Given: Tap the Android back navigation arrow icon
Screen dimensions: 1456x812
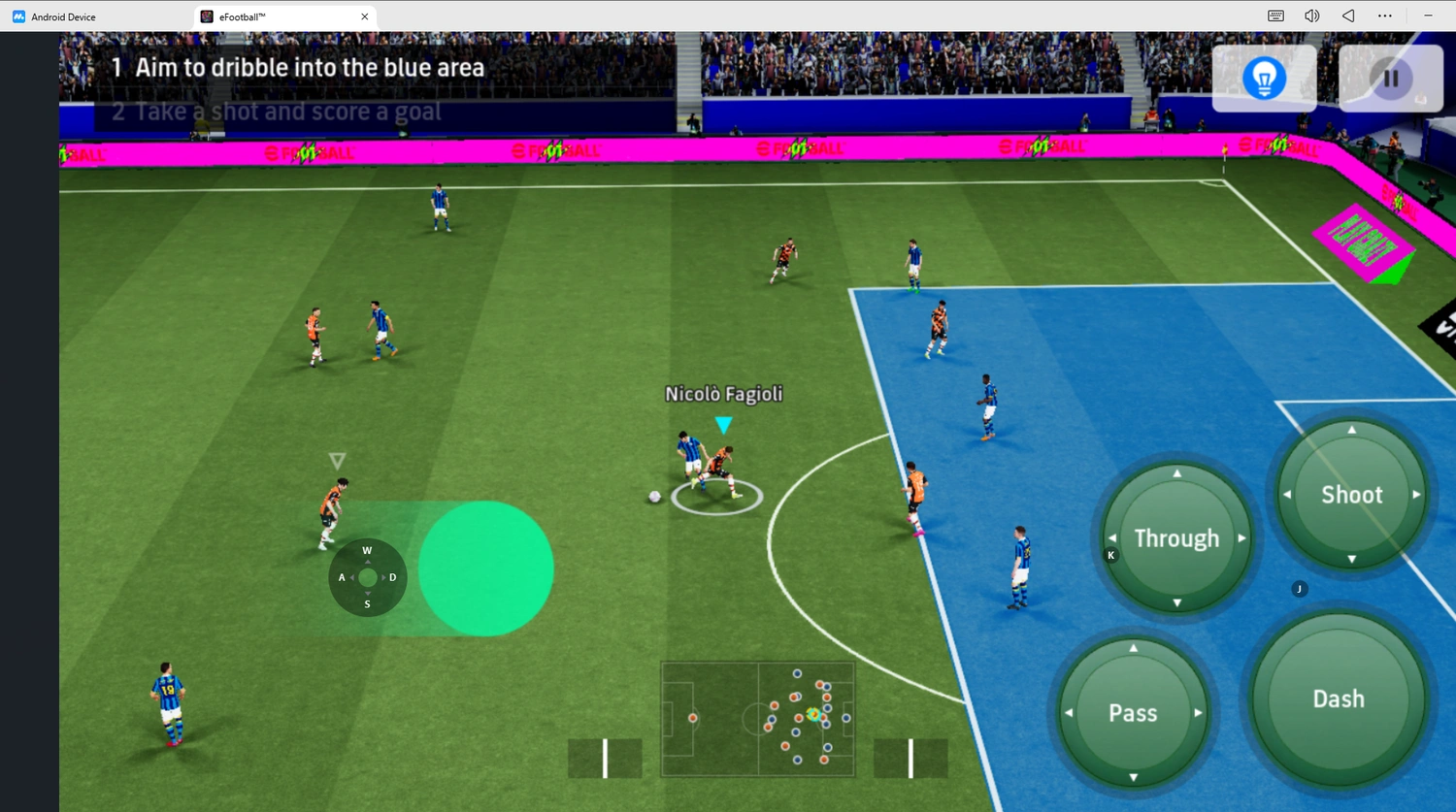Looking at the screenshot, I should click(1347, 16).
